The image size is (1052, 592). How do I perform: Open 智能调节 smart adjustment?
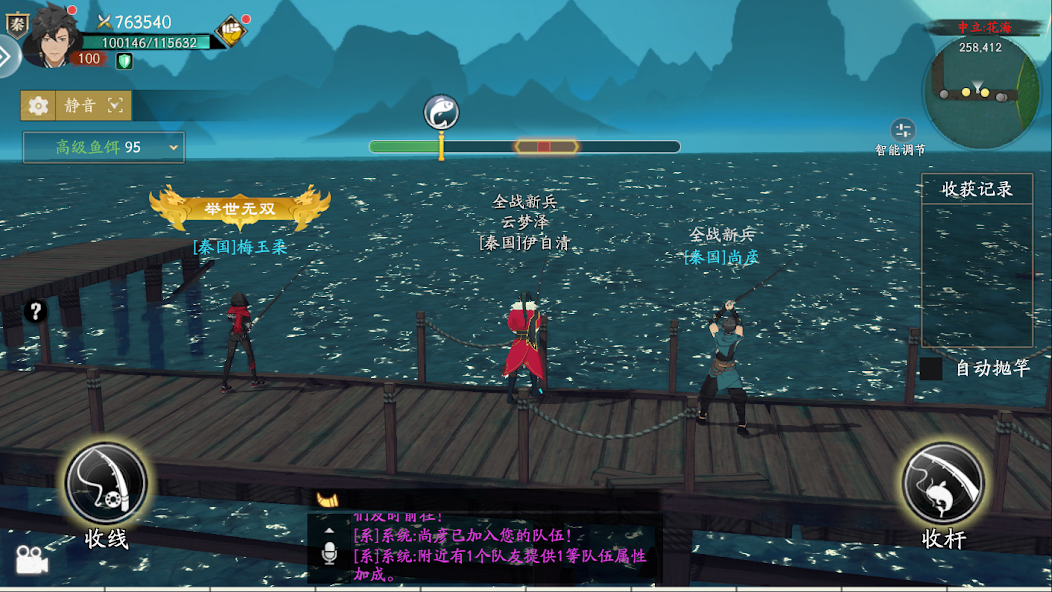tap(903, 131)
